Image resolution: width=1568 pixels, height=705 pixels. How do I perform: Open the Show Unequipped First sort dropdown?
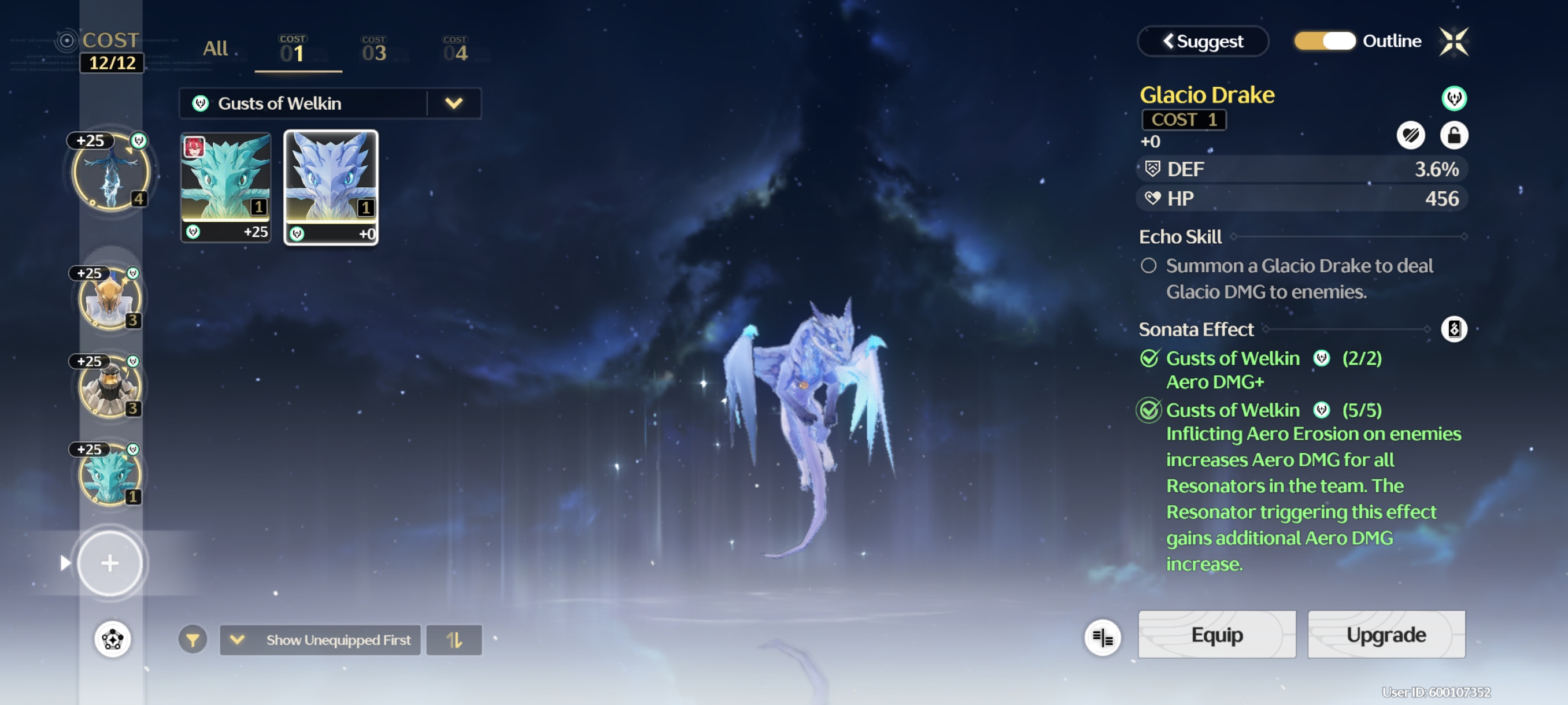[x=320, y=640]
